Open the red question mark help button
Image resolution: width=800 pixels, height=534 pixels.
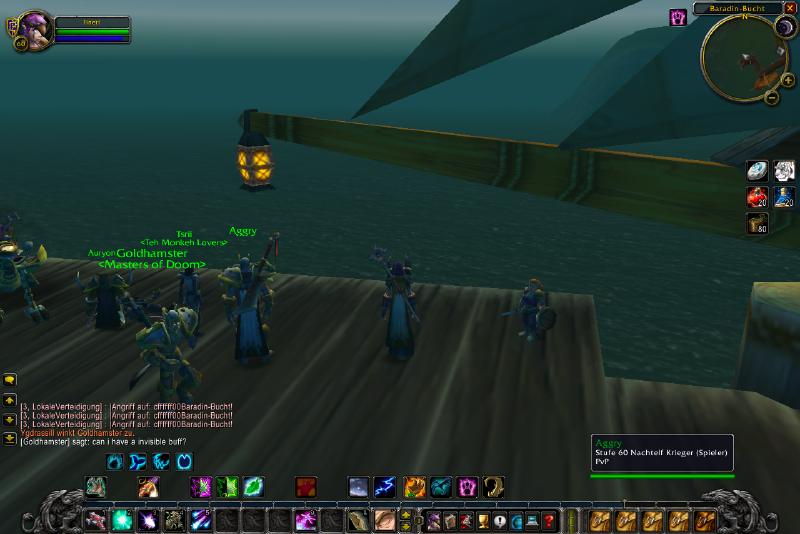[x=549, y=520]
